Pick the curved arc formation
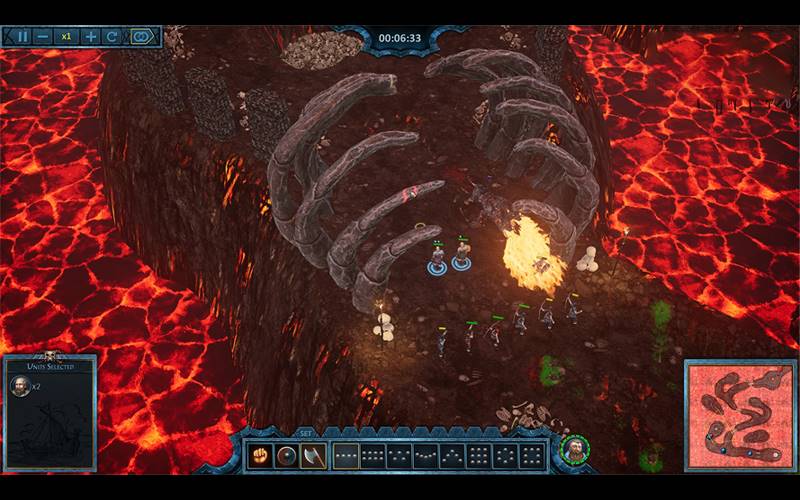The image size is (800, 500). [425, 456]
